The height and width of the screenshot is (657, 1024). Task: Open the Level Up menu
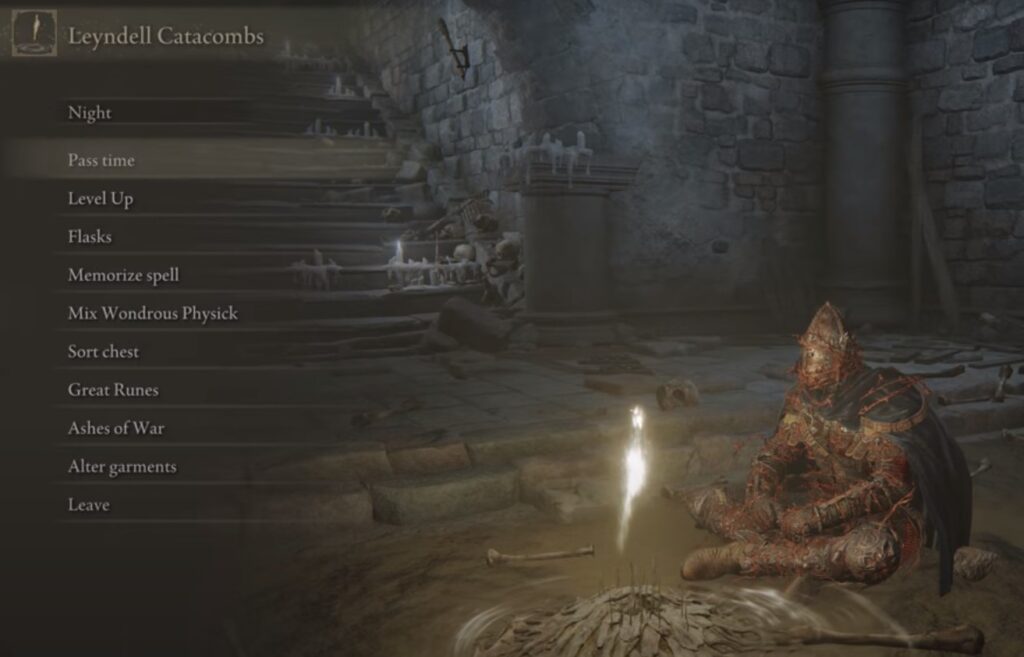(100, 199)
